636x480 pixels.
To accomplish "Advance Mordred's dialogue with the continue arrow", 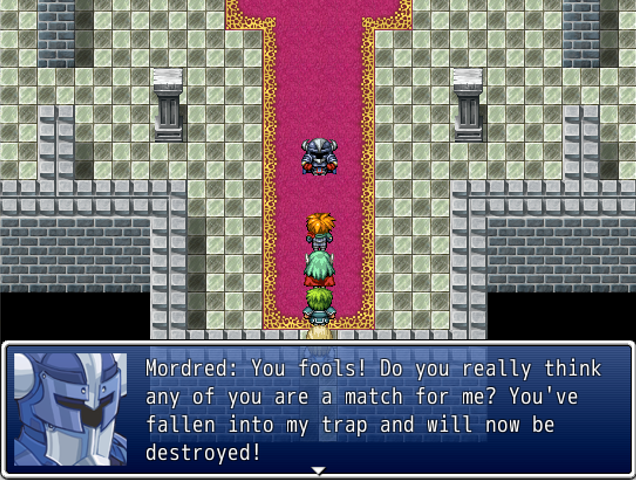I will [x=318, y=471].
